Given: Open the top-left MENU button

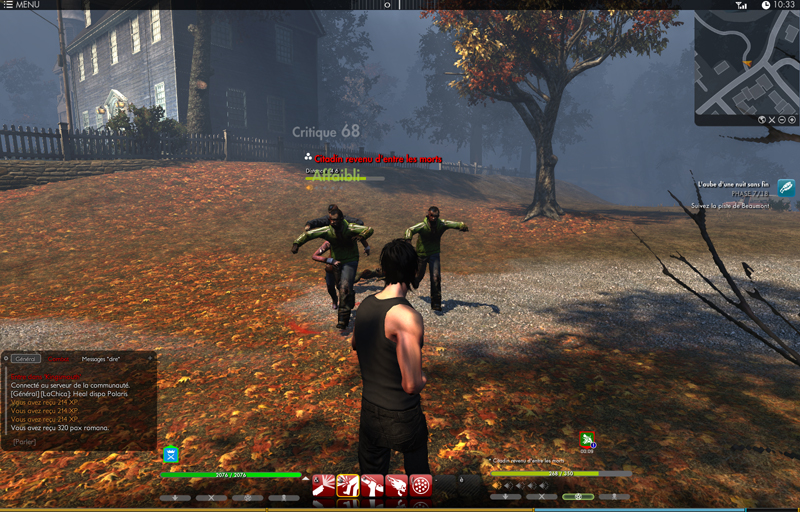Looking at the screenshot, I should click(22, 5).
